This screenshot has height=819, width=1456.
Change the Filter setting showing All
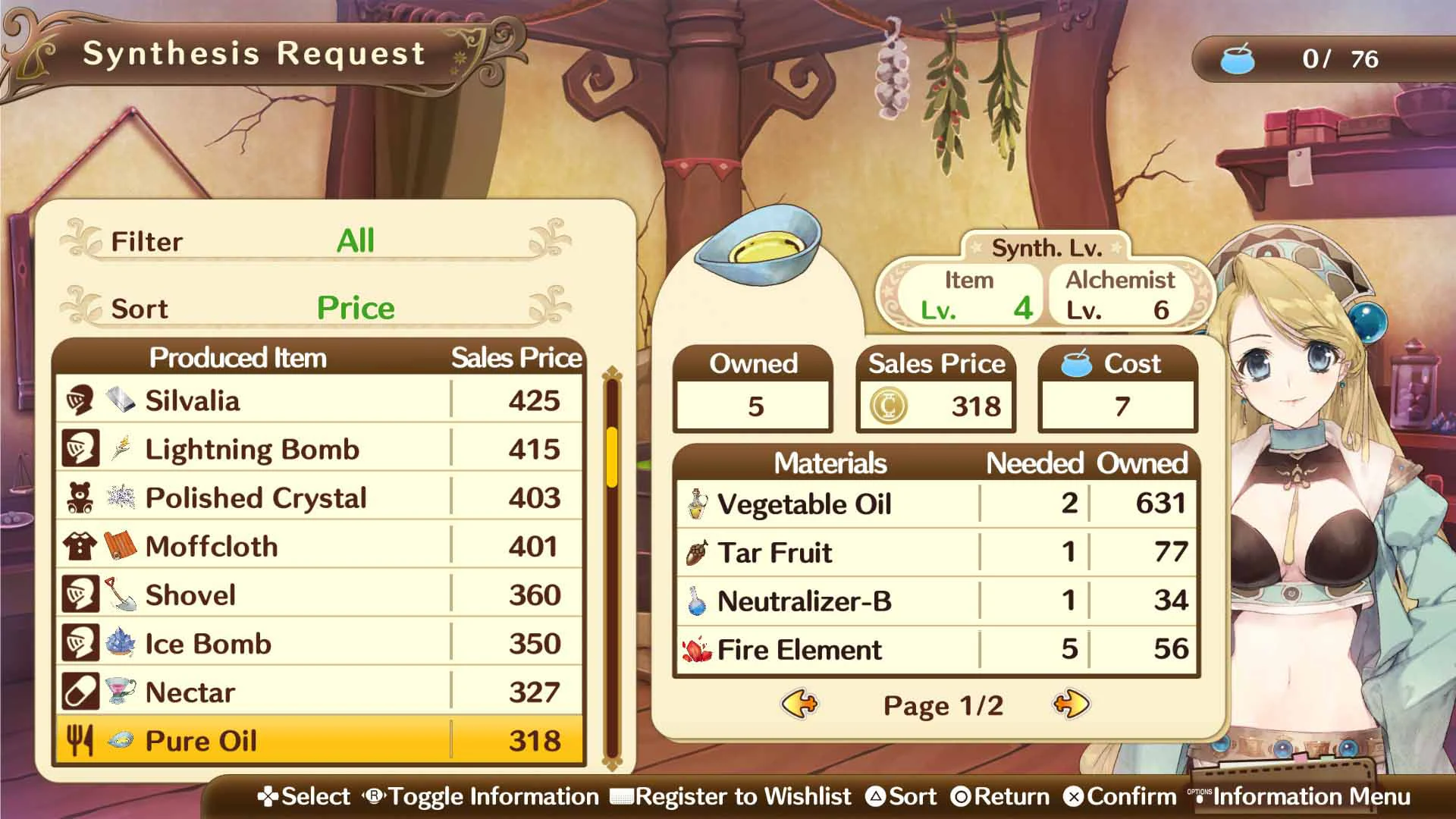point(355,241)
